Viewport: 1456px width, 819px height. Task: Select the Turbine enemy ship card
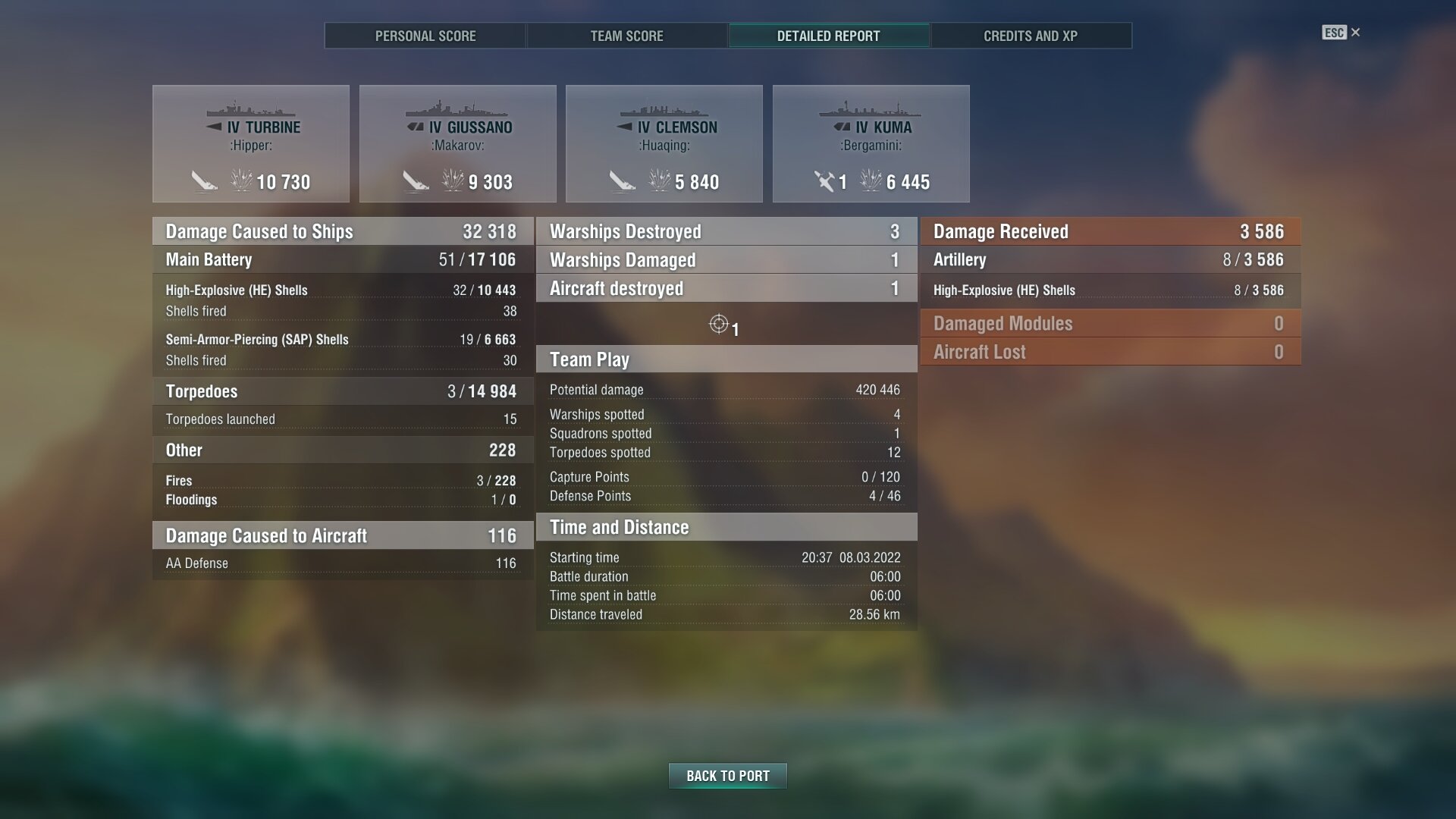click(251, 144)
